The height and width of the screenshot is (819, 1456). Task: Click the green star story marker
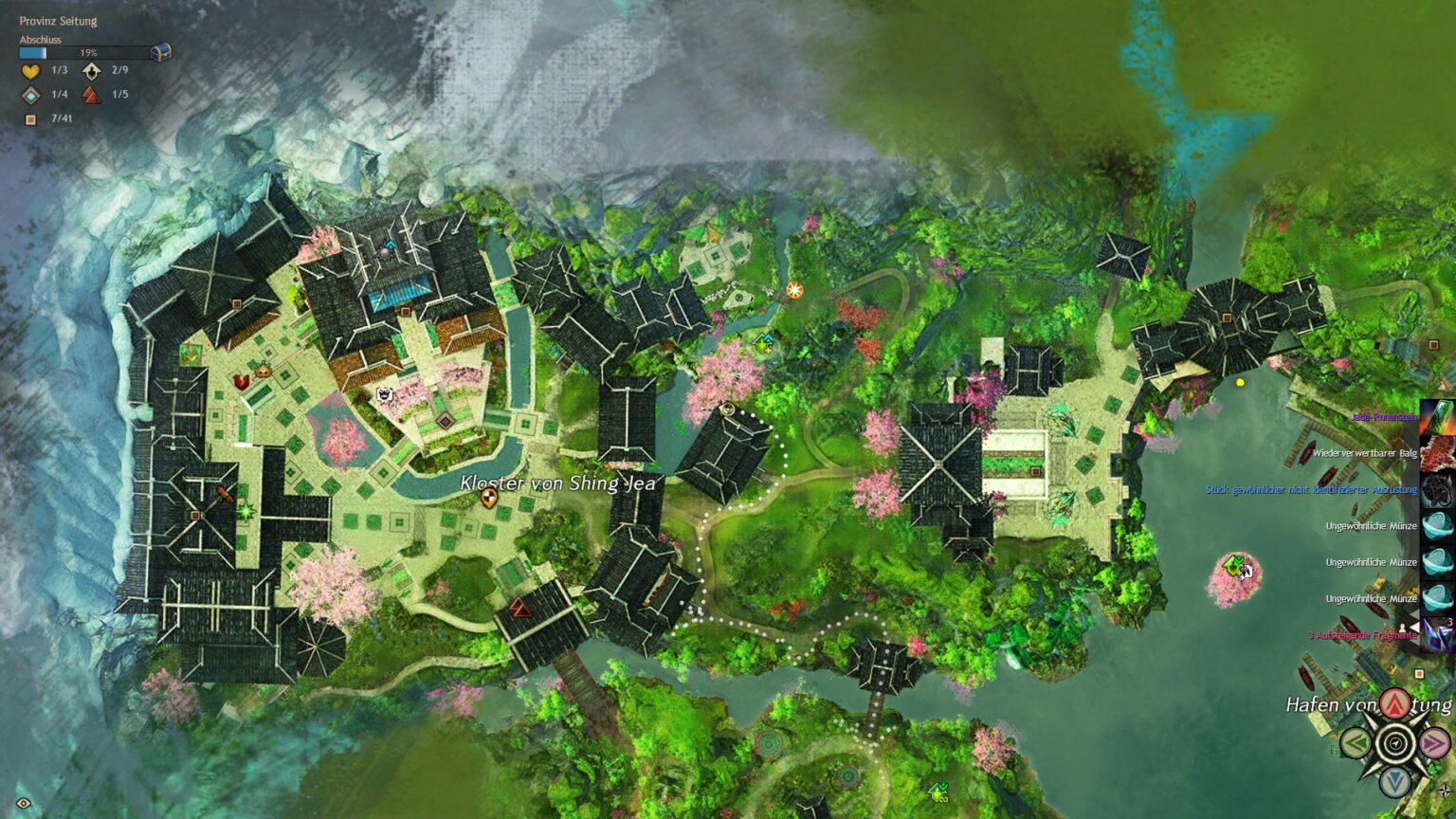(x=246, y=511)
